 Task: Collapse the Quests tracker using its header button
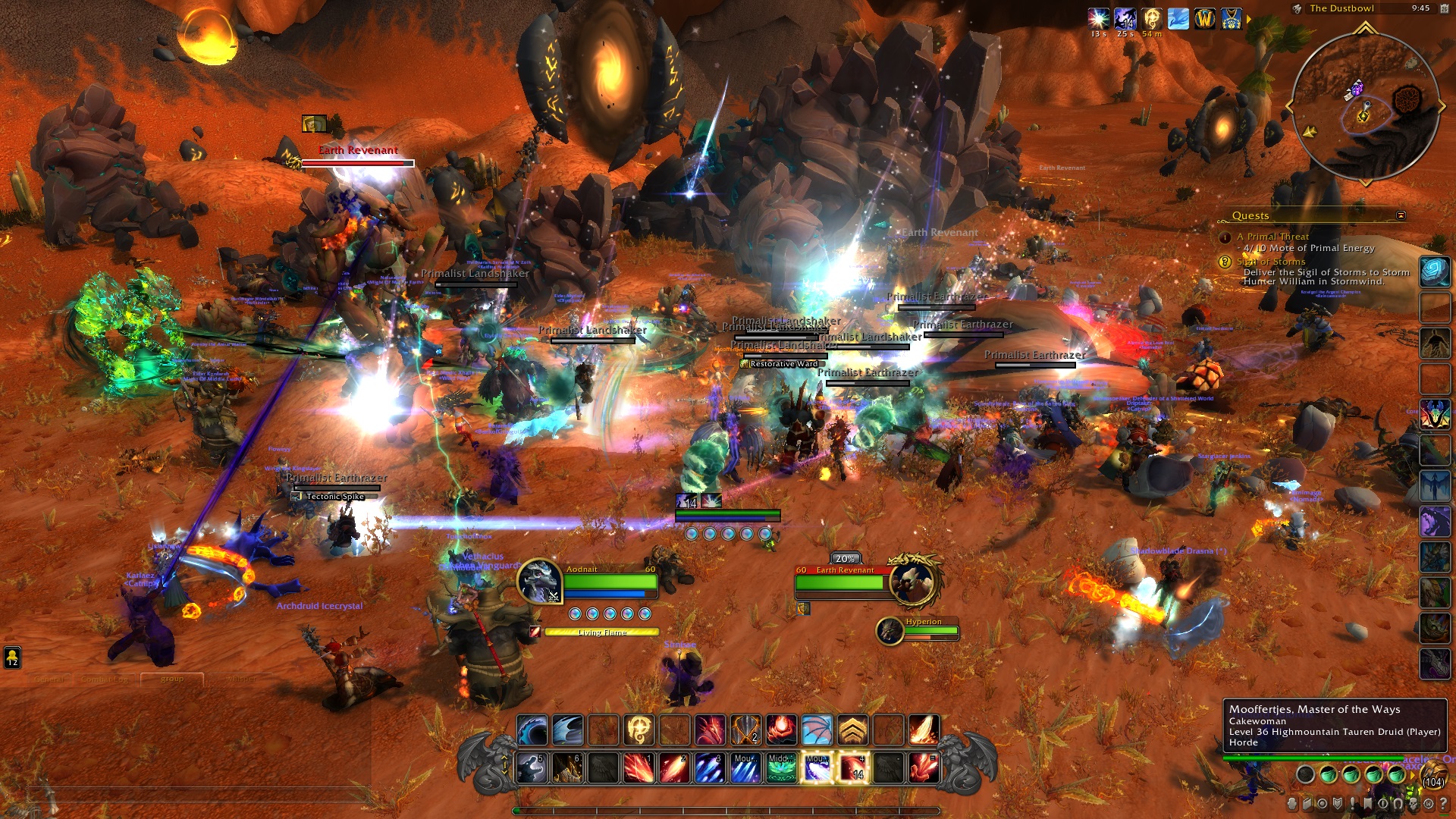tap(1402, 215)
